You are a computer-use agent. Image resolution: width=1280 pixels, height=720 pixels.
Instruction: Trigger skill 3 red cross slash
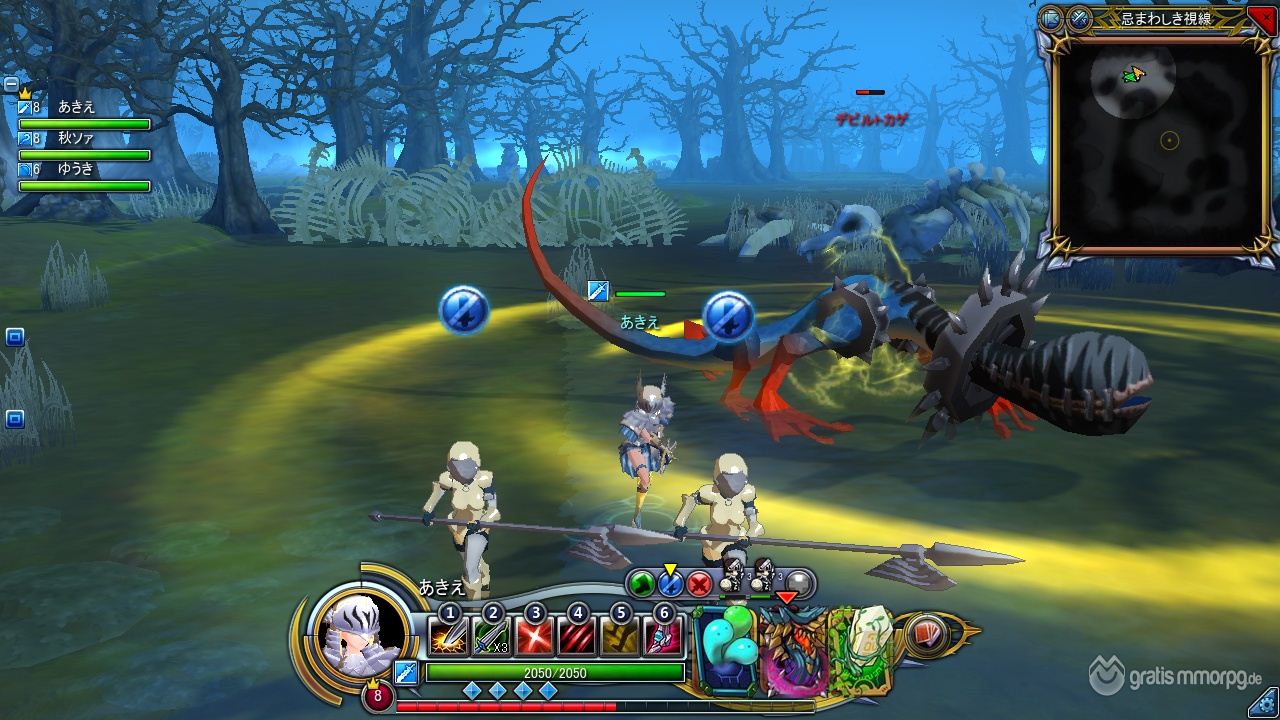tap(534, 637)
